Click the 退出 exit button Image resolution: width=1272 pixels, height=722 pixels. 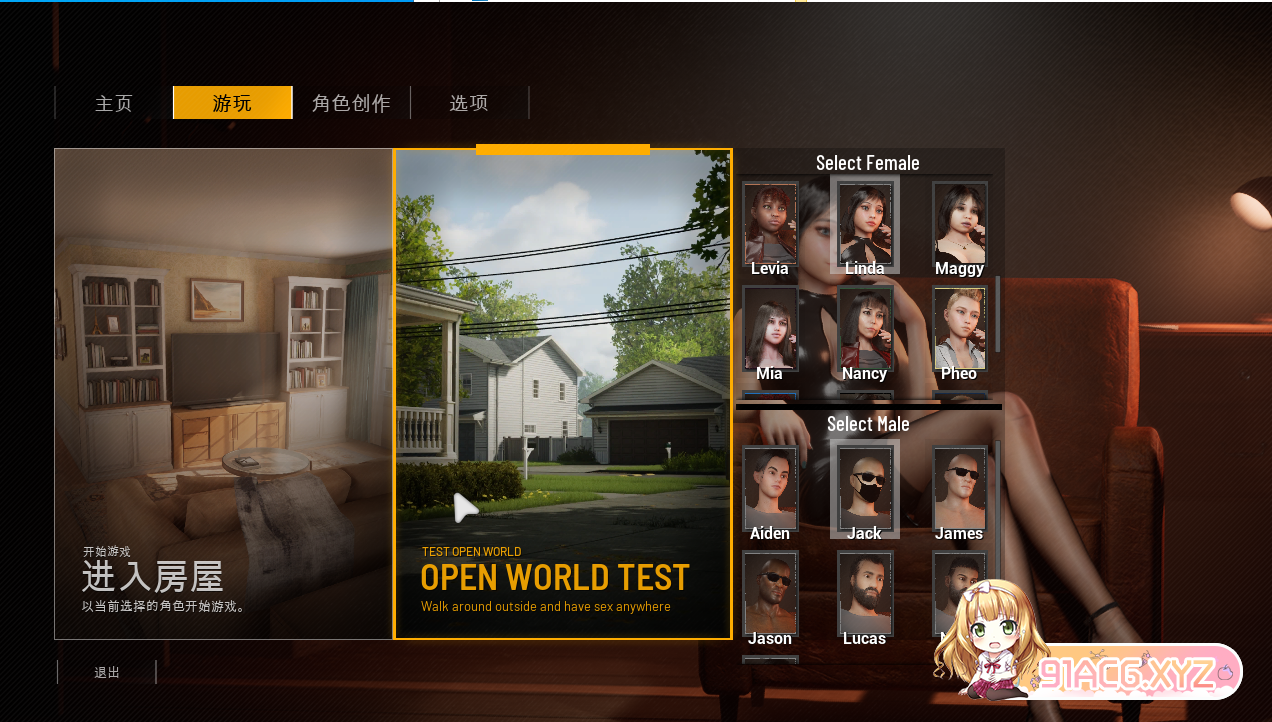107,672
